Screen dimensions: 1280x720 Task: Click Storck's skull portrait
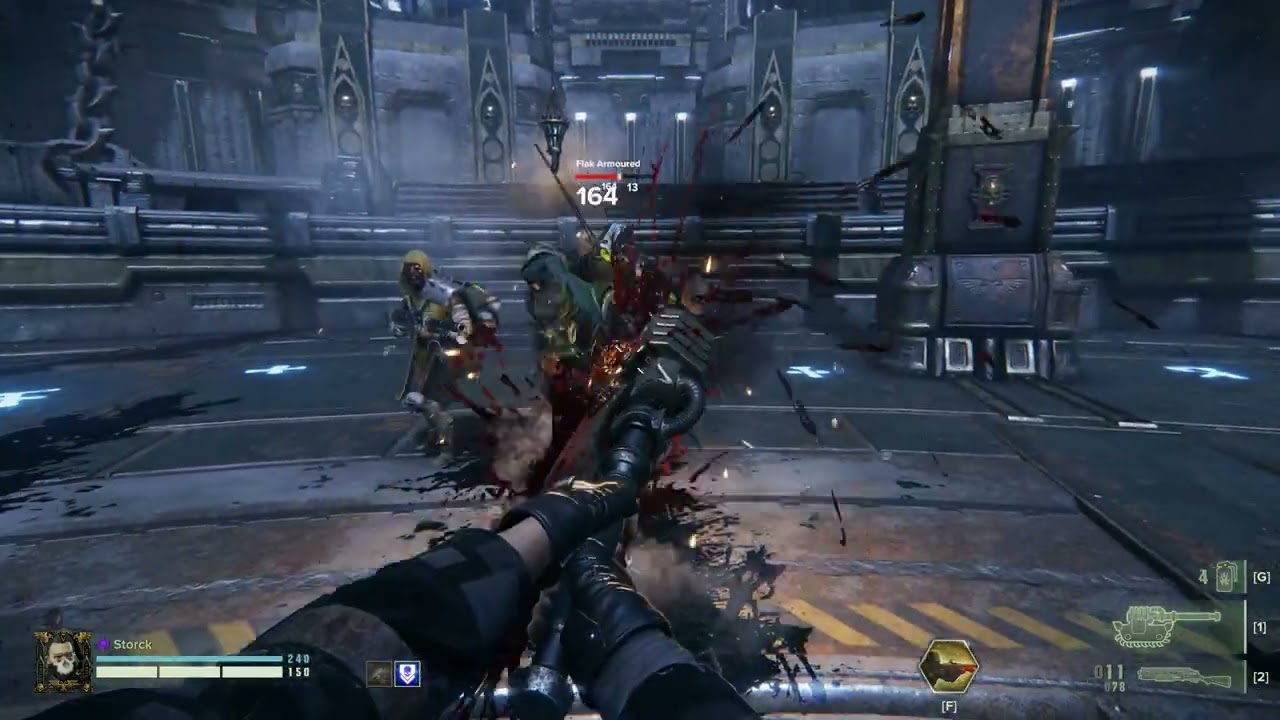pos(63,661)
